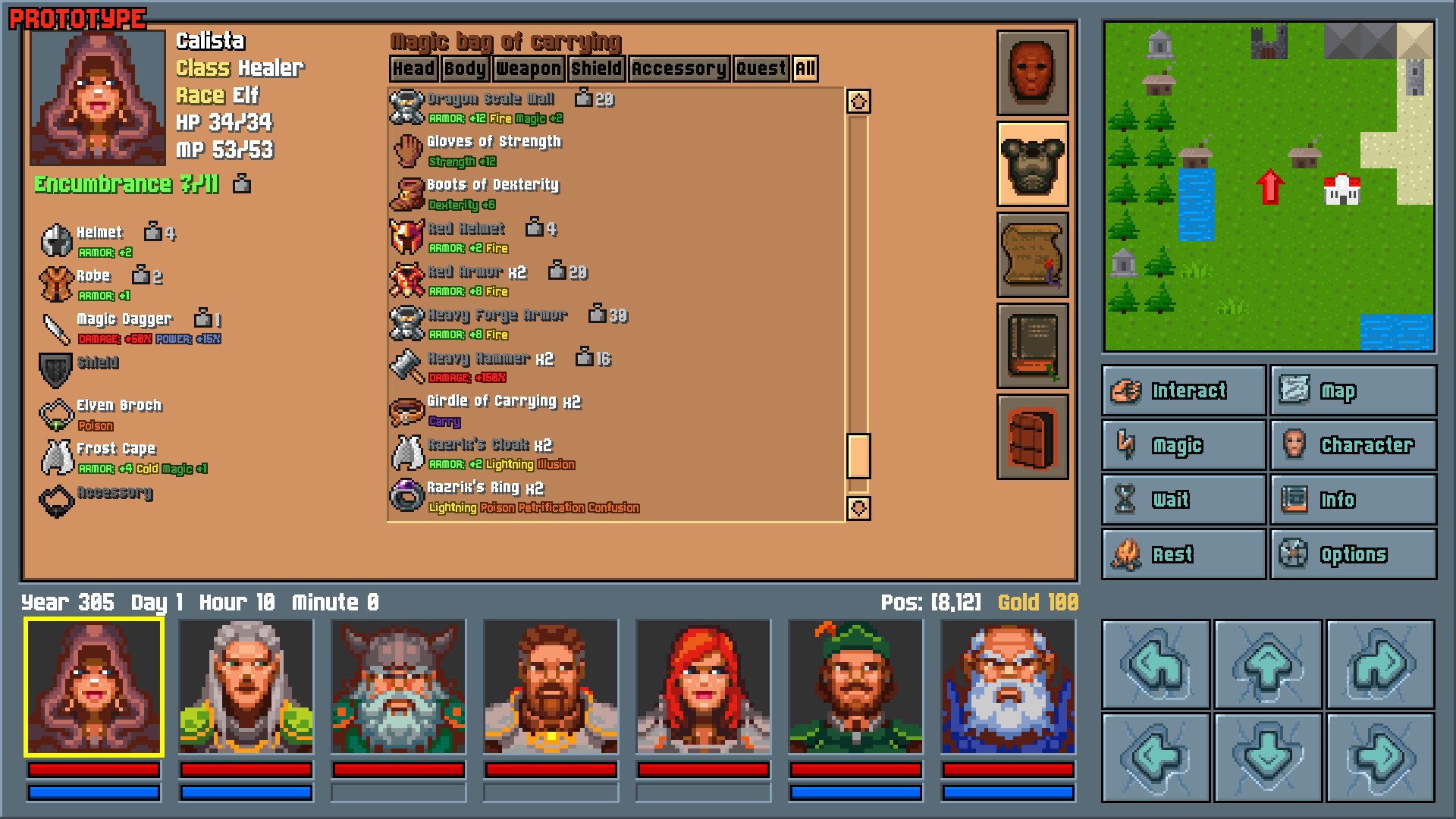Select the head slot face icon

click(x=1033, y=72)
